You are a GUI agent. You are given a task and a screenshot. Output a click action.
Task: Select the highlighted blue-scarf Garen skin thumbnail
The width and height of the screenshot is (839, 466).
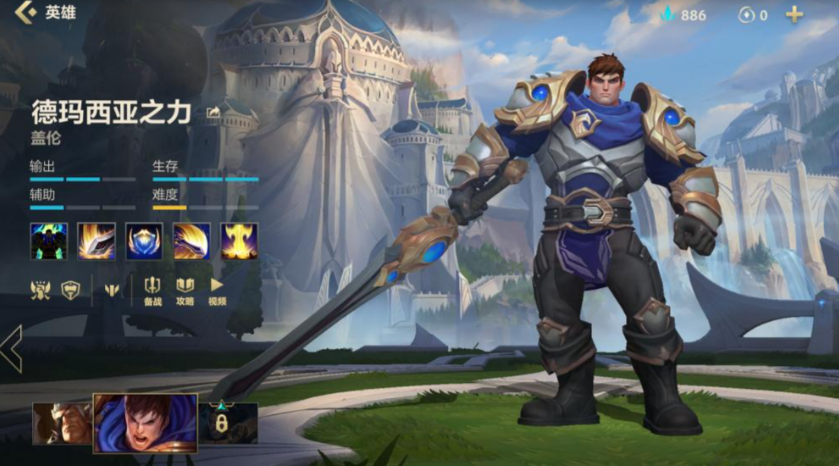point(145,421)
